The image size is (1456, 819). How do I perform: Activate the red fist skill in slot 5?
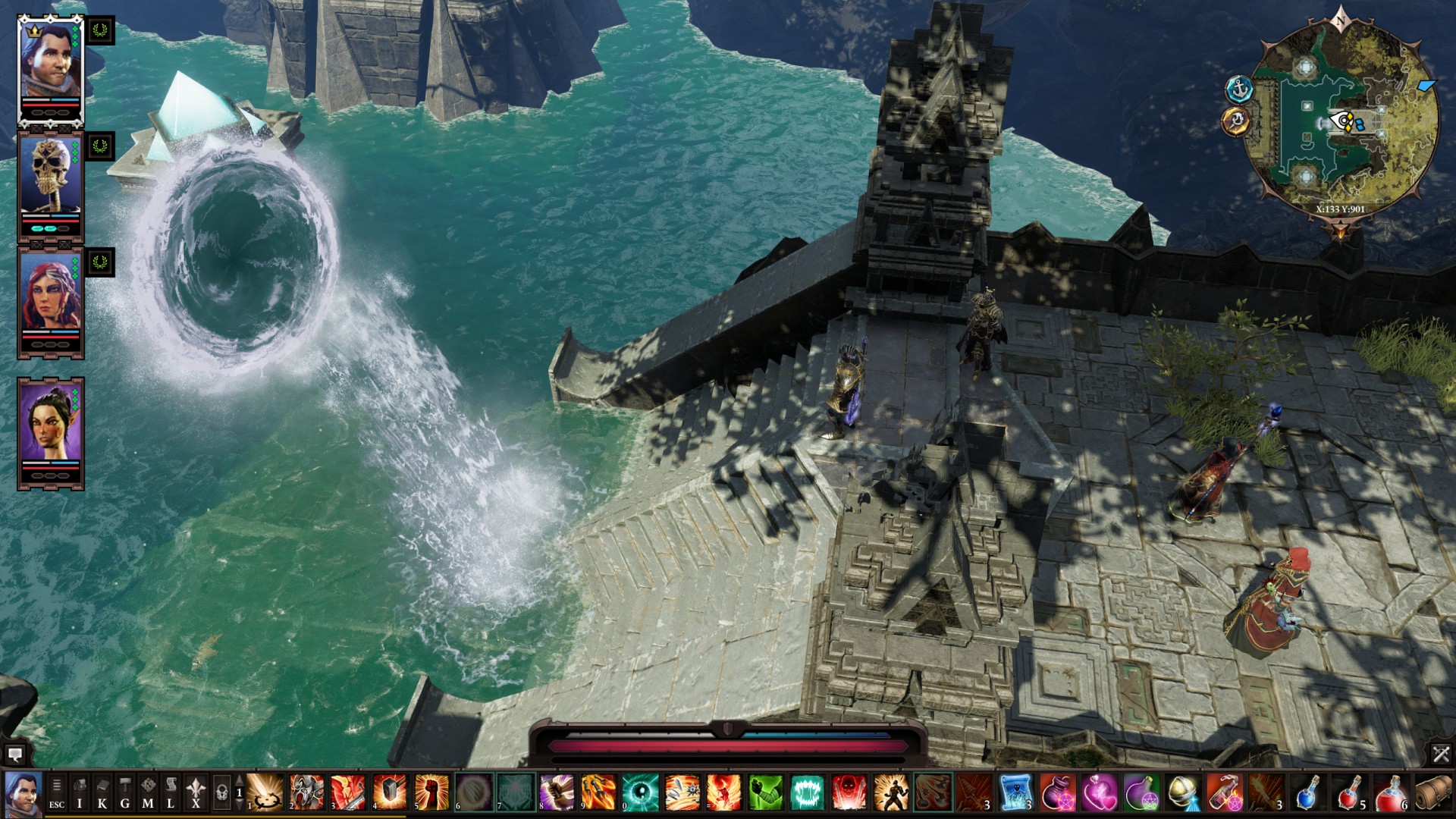pyautogui.click(x=431, y=792)
